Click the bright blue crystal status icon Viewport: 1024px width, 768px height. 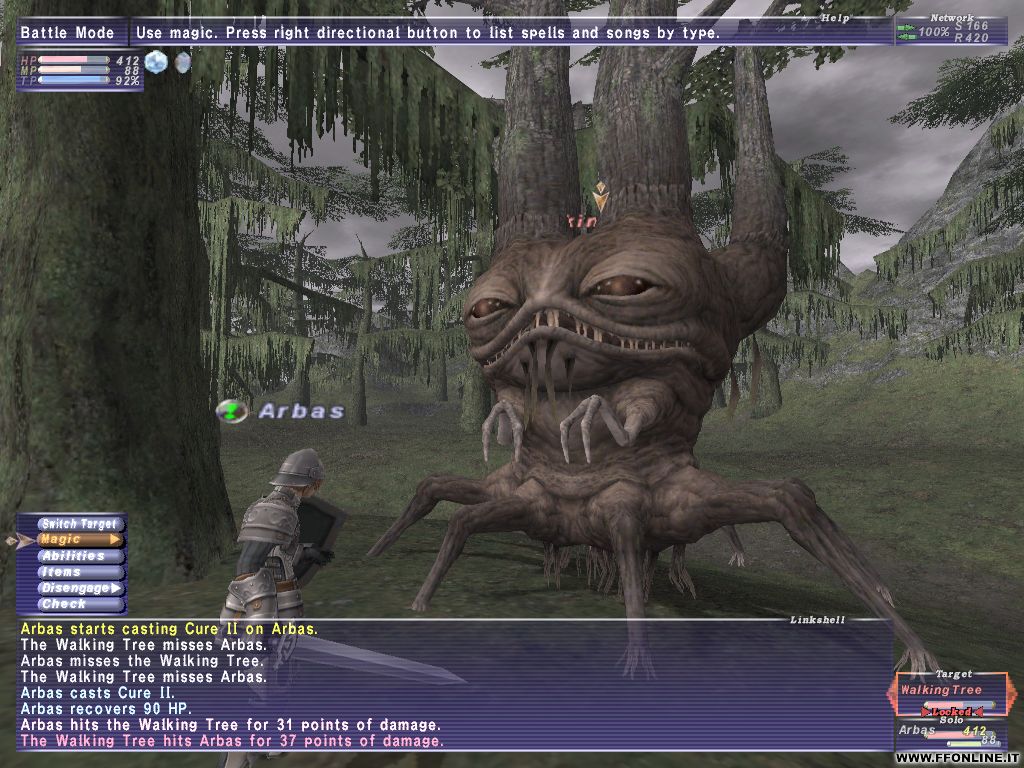pos(156,62)
